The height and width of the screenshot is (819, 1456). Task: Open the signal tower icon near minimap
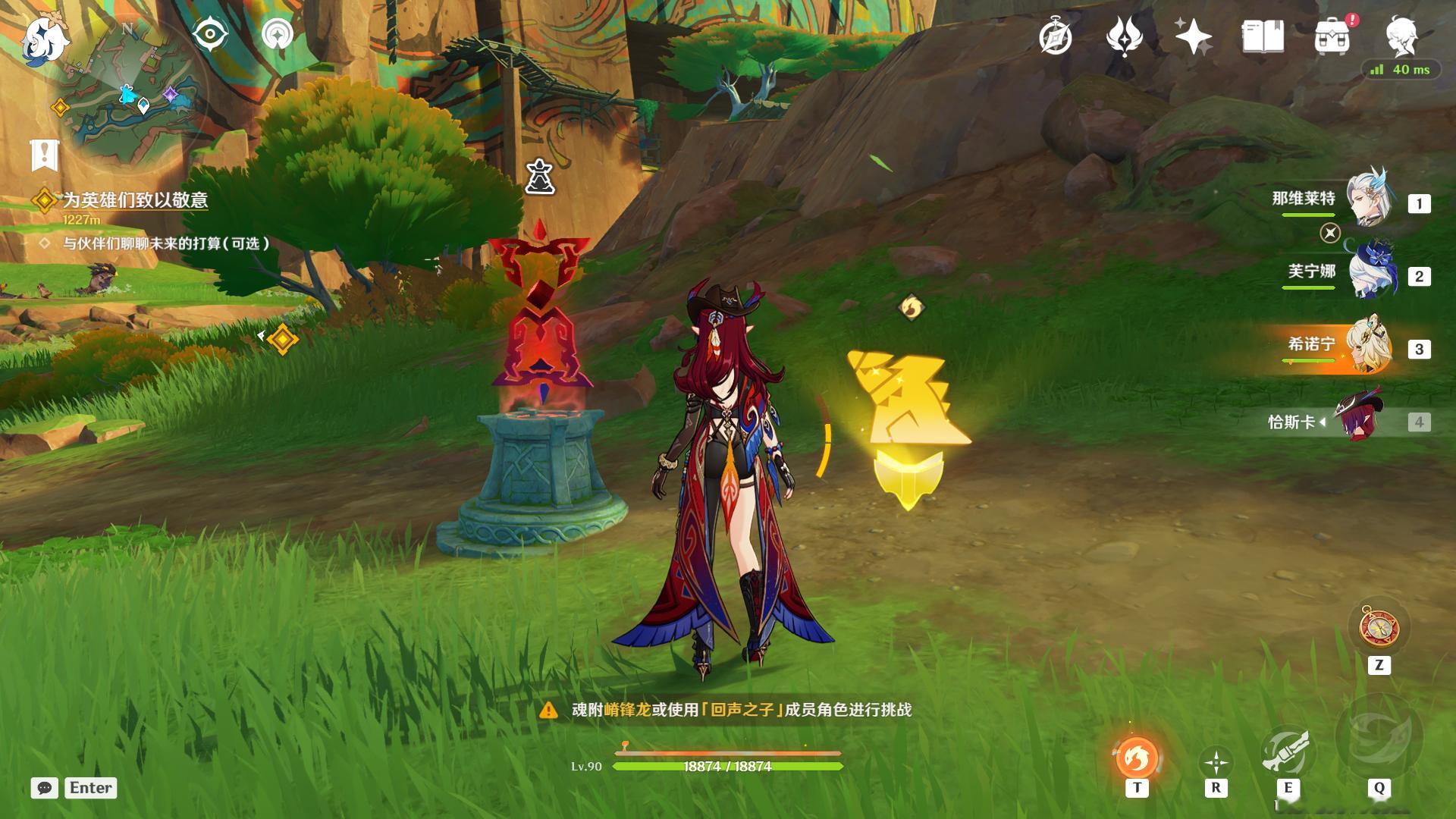tap(278, 34)
